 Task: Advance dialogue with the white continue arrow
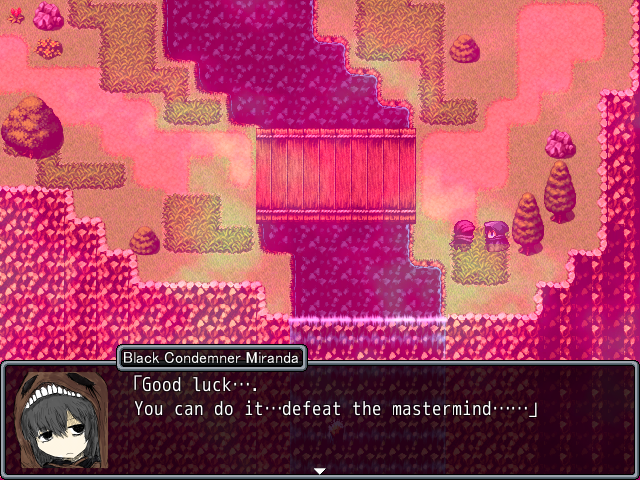coord(320,470)
